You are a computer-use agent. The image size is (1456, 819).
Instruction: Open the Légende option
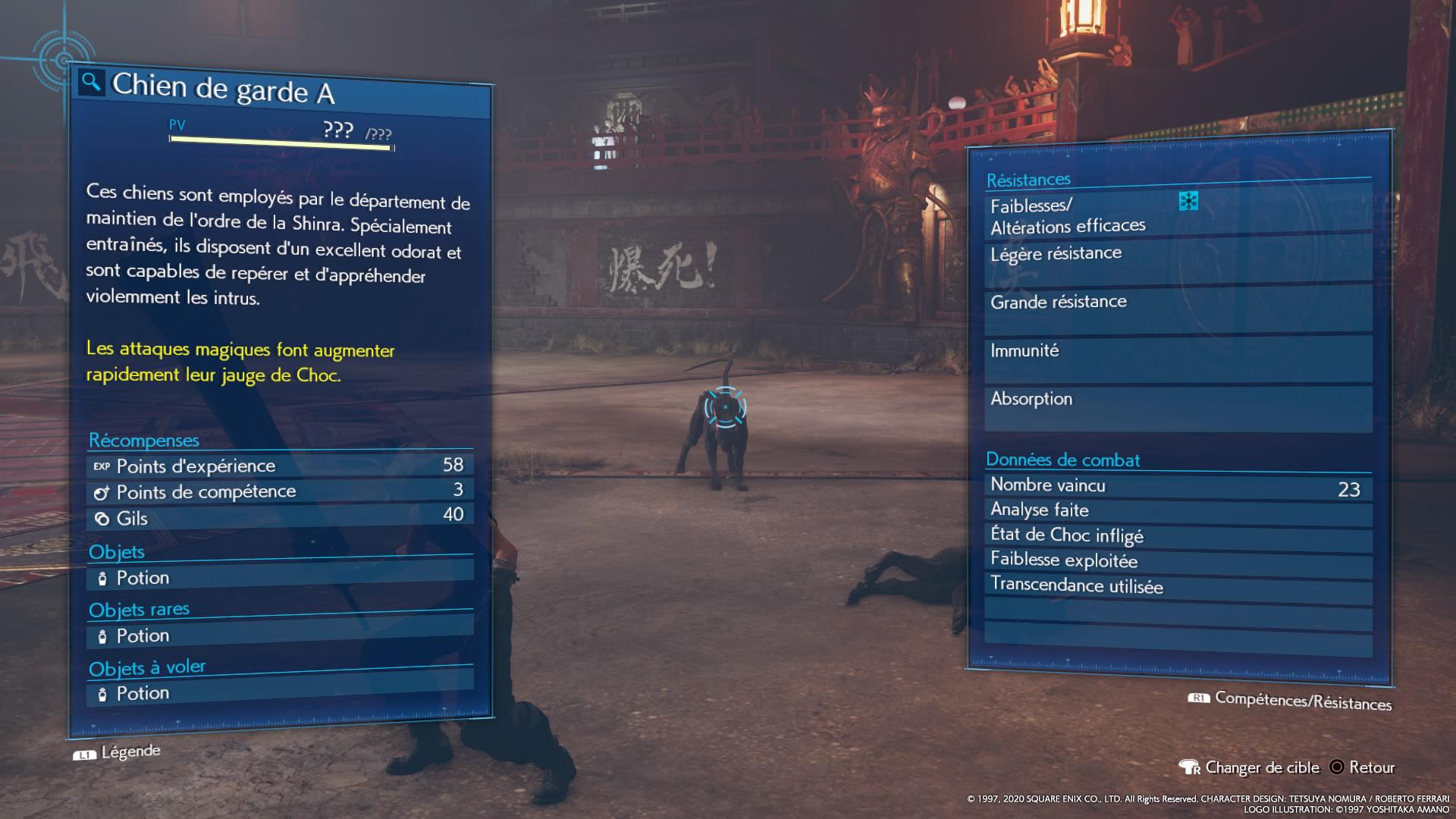[118, 752]
